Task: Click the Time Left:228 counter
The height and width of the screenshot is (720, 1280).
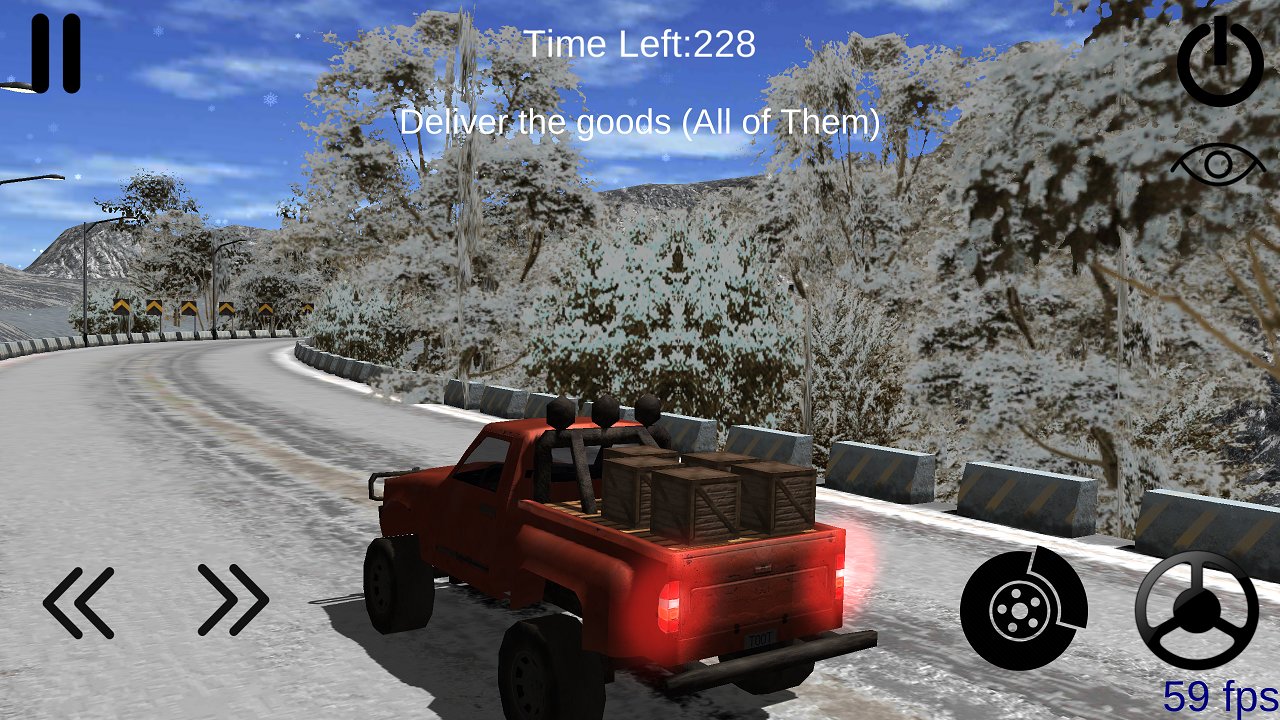Action: (x=643, y=44)
